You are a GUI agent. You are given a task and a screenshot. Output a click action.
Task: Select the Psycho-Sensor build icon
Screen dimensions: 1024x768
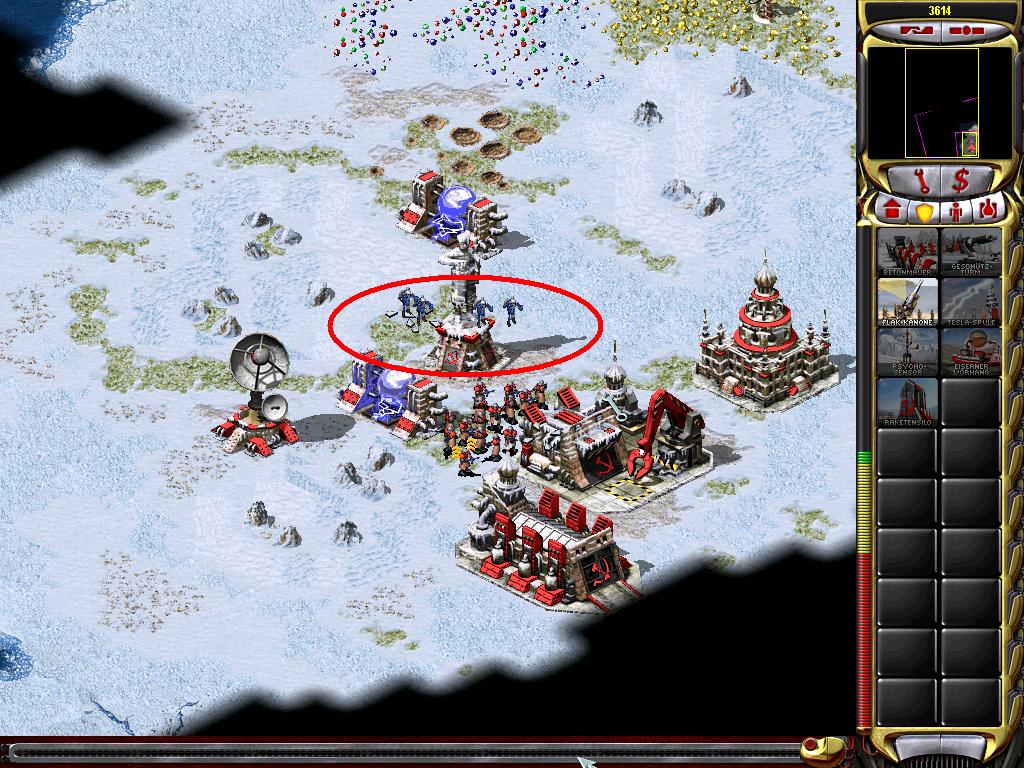tap(908, 352)
